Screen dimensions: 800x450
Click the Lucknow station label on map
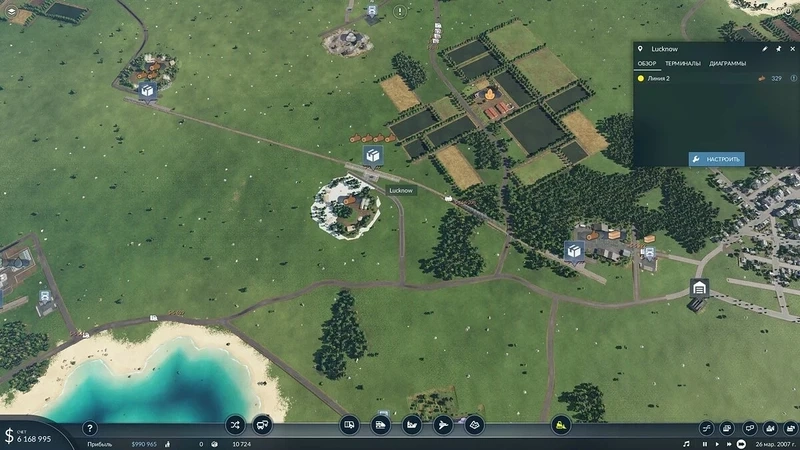[400, 190]
